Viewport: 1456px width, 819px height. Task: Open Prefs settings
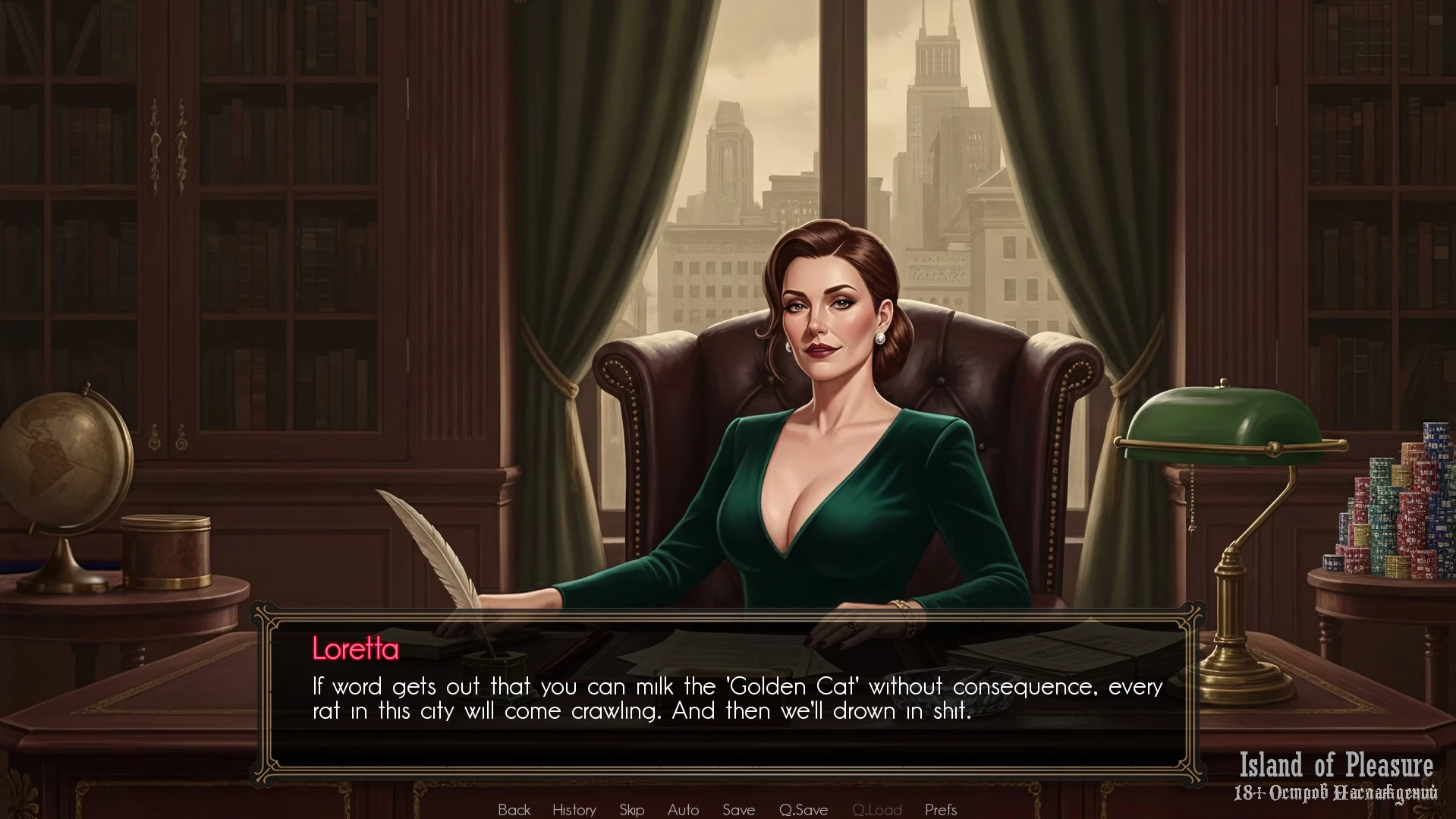click(941, 809)
